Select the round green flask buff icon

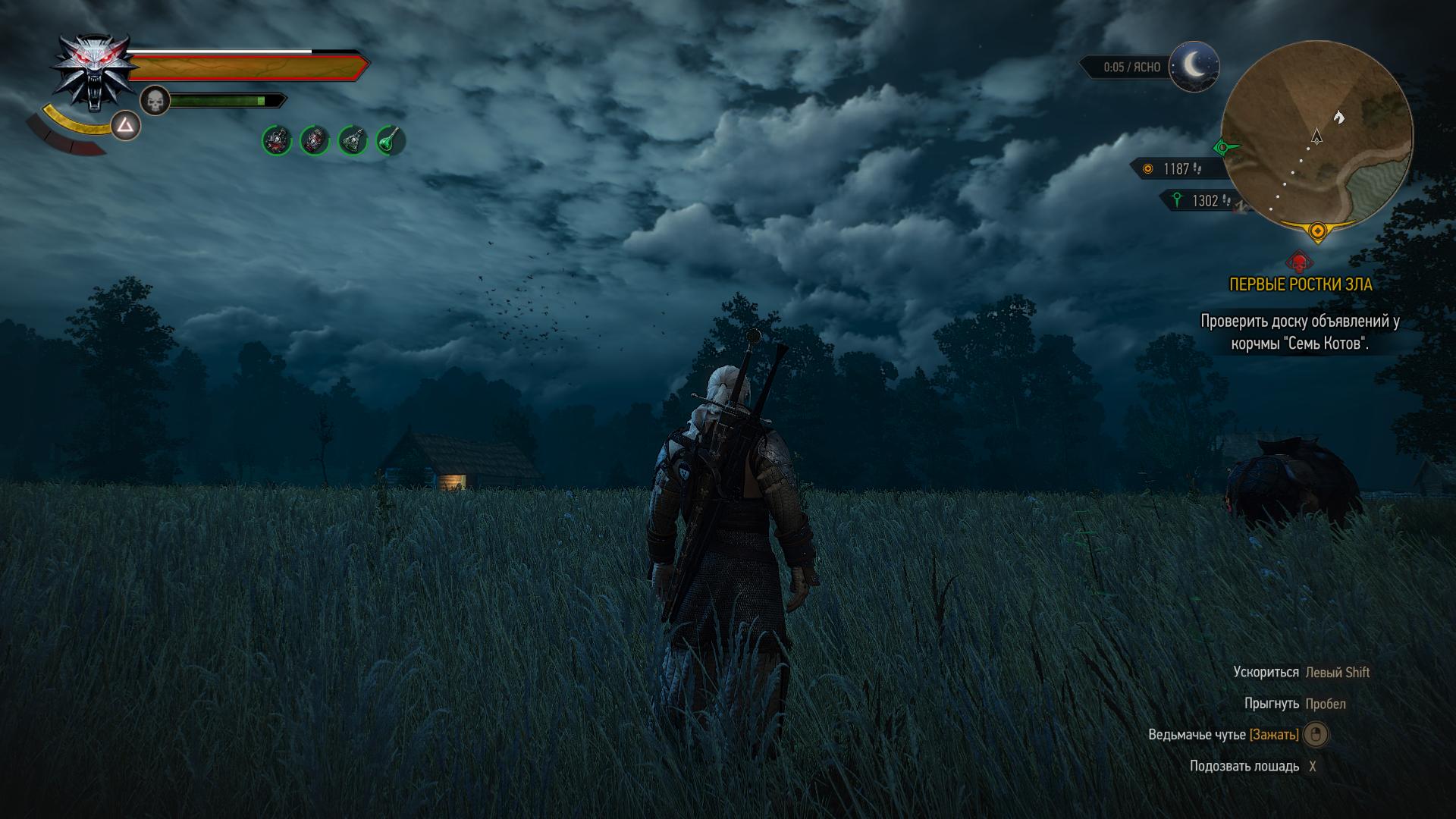(391, 140)
